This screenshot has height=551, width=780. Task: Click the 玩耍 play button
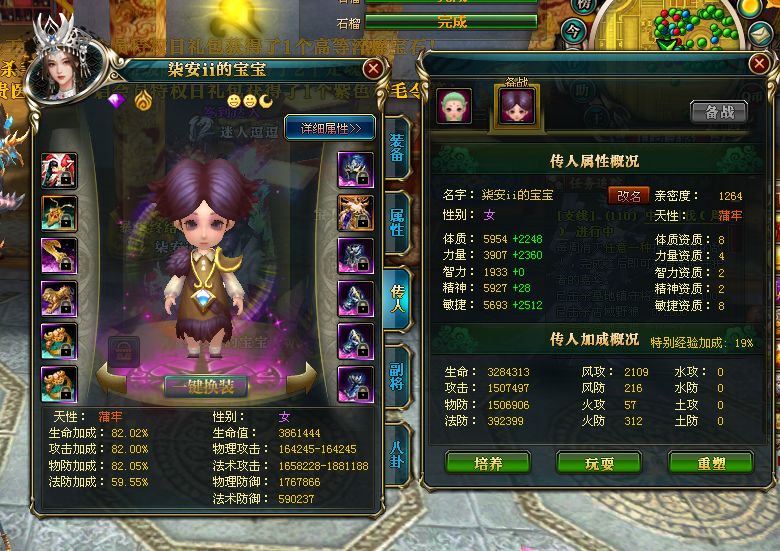click(x=599, y=463)
